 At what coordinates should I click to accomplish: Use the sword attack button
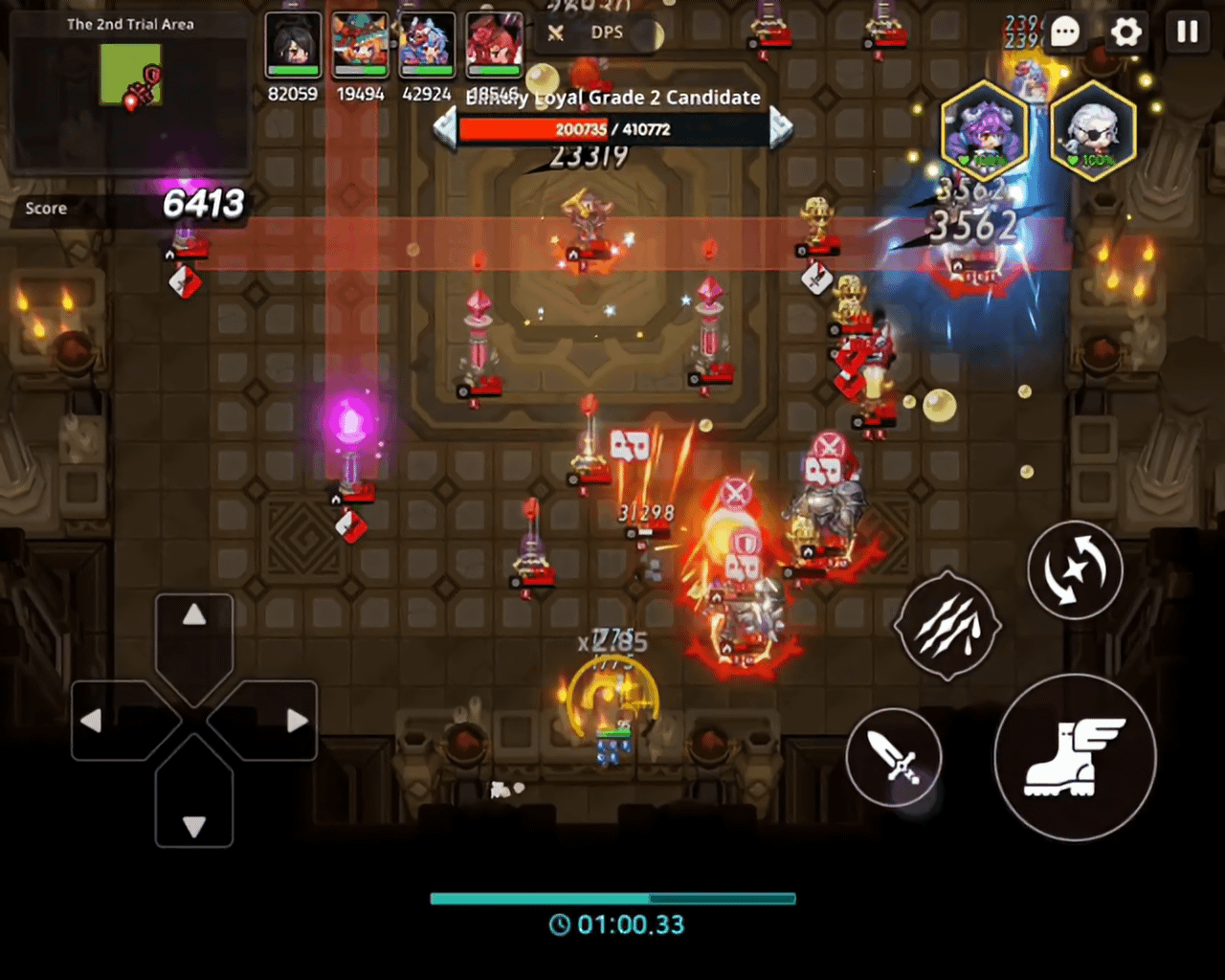tap(894, 757)
